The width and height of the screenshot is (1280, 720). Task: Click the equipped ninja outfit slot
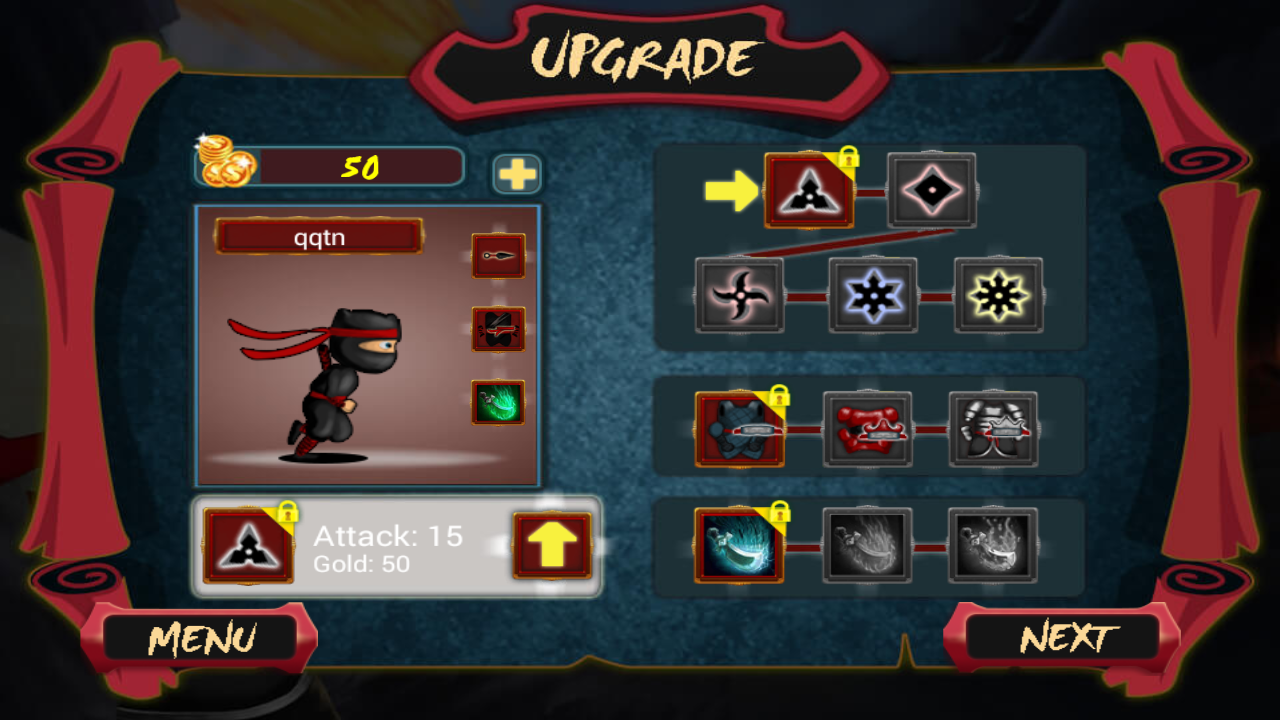point(498,329)
